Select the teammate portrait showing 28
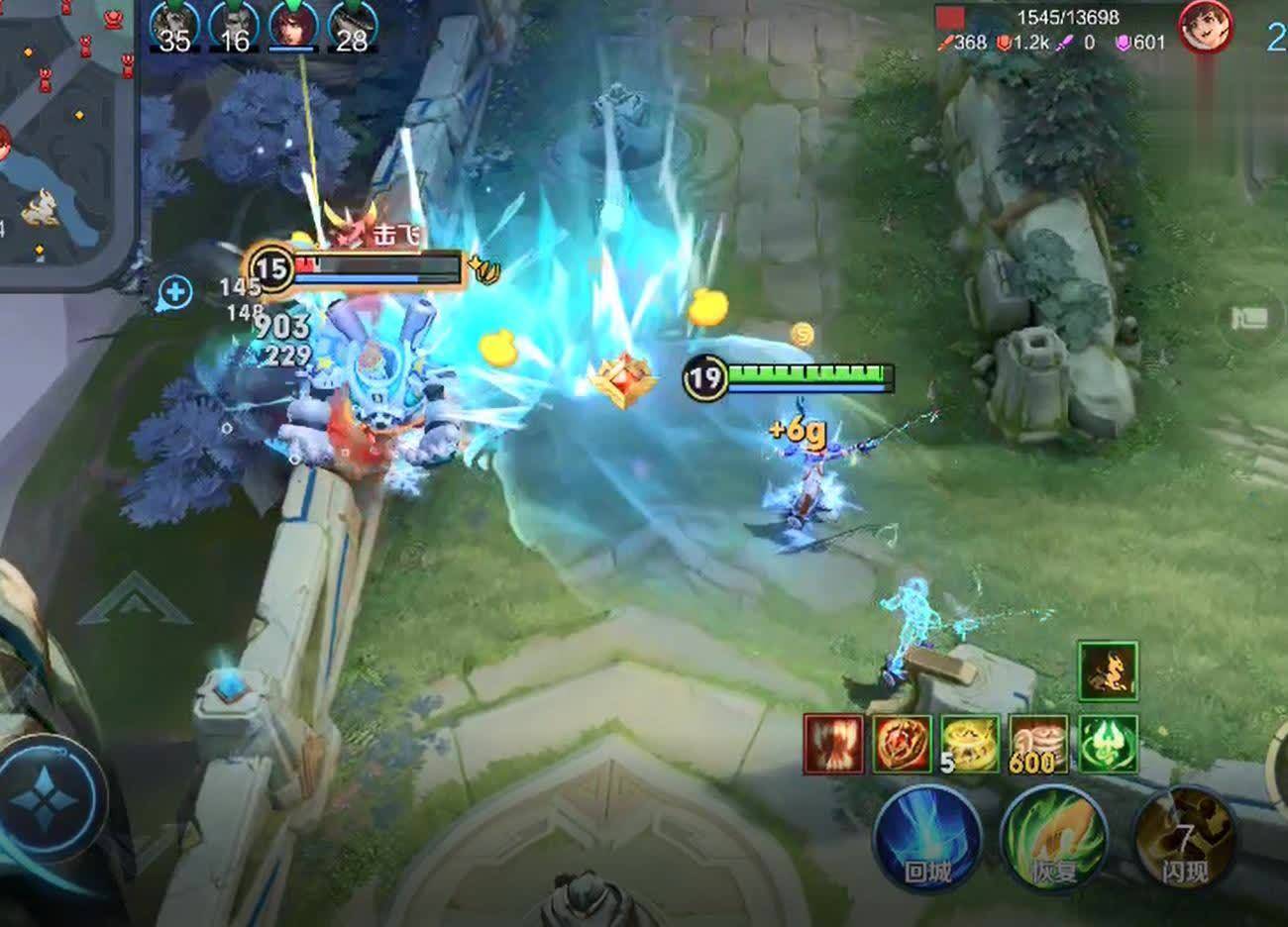 [351, 26]
